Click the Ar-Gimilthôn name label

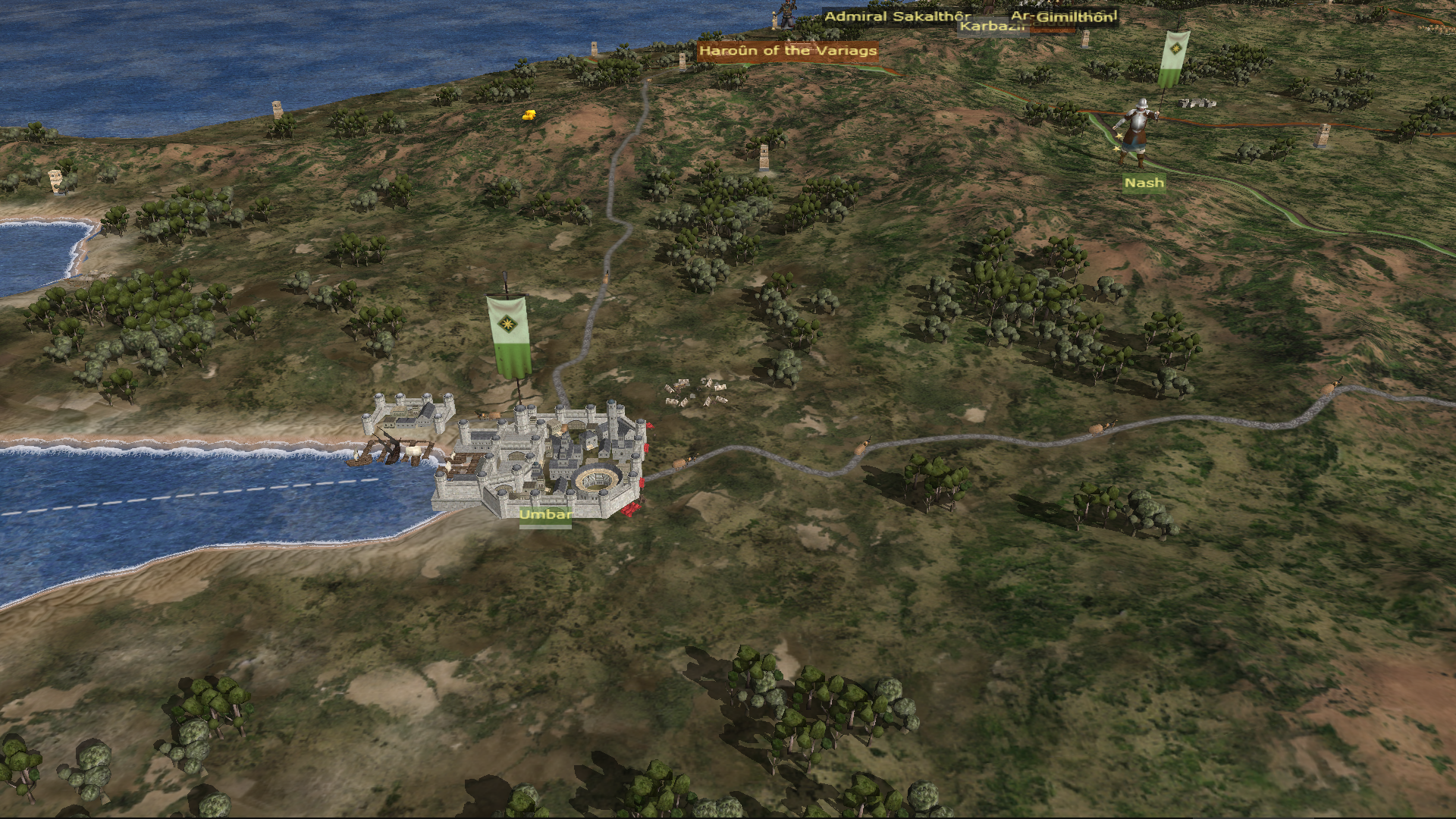pyautogui.click(x=1063, y=16)
